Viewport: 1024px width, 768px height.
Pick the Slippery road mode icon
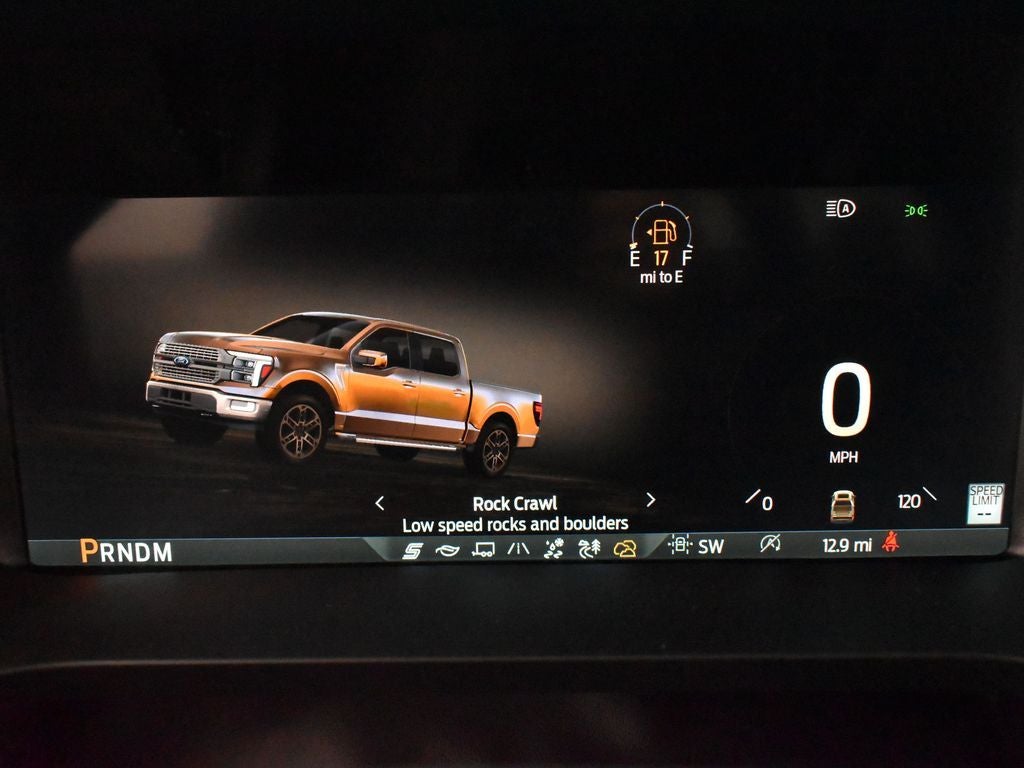[x=518, y=549]
